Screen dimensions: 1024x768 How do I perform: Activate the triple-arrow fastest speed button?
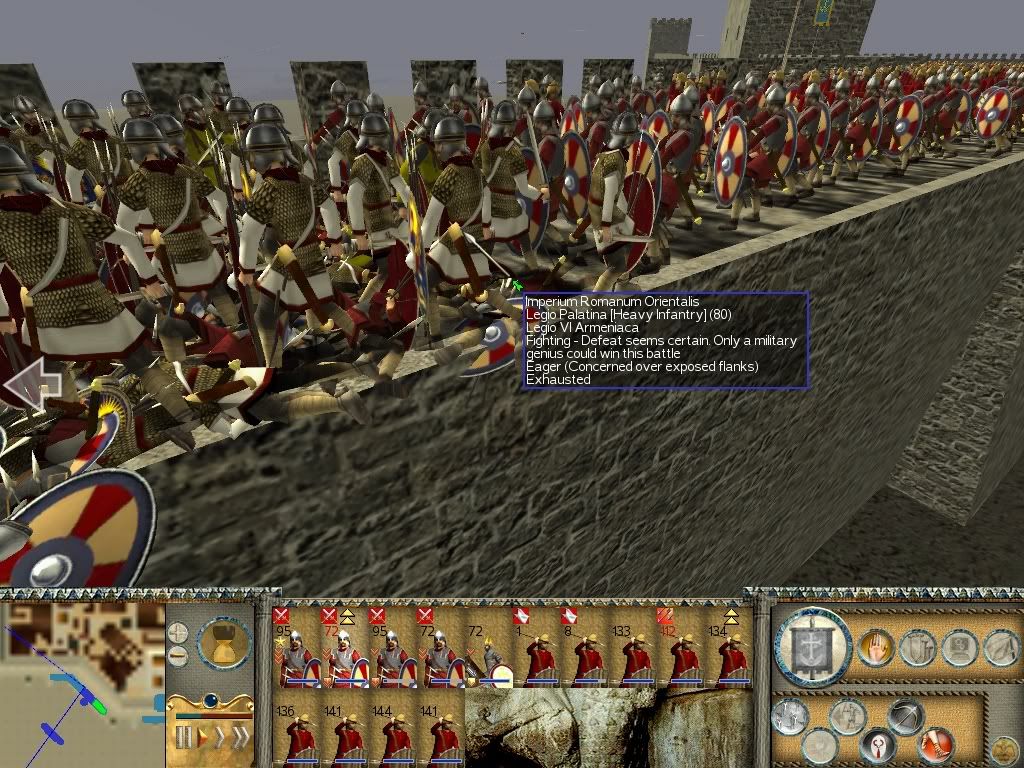[x=240, y=738]
